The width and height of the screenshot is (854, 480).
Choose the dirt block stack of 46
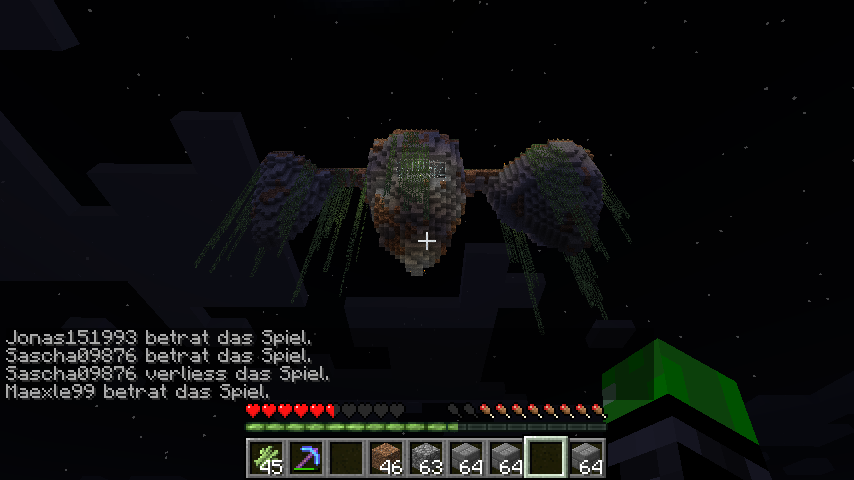coord(387,458)
